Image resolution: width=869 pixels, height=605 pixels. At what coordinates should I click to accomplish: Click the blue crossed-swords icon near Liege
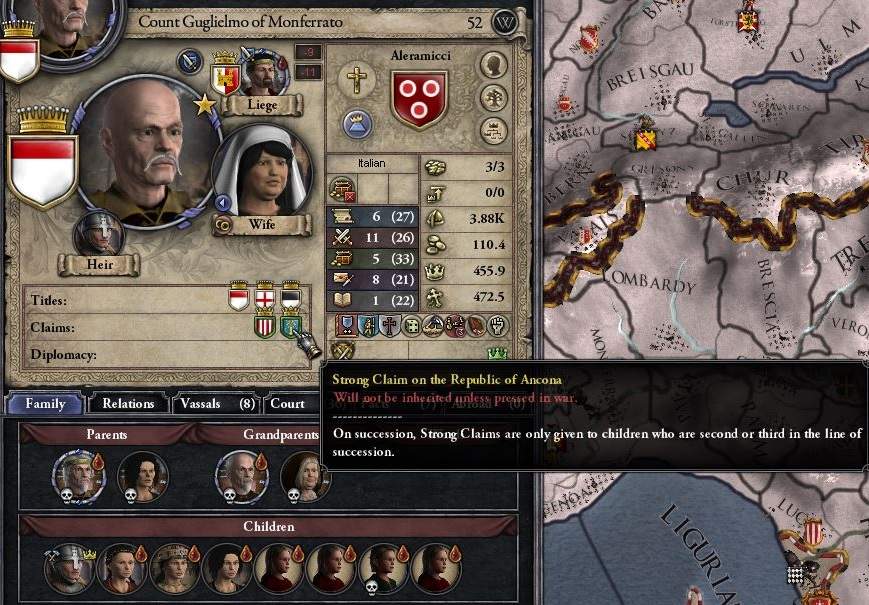190,62
